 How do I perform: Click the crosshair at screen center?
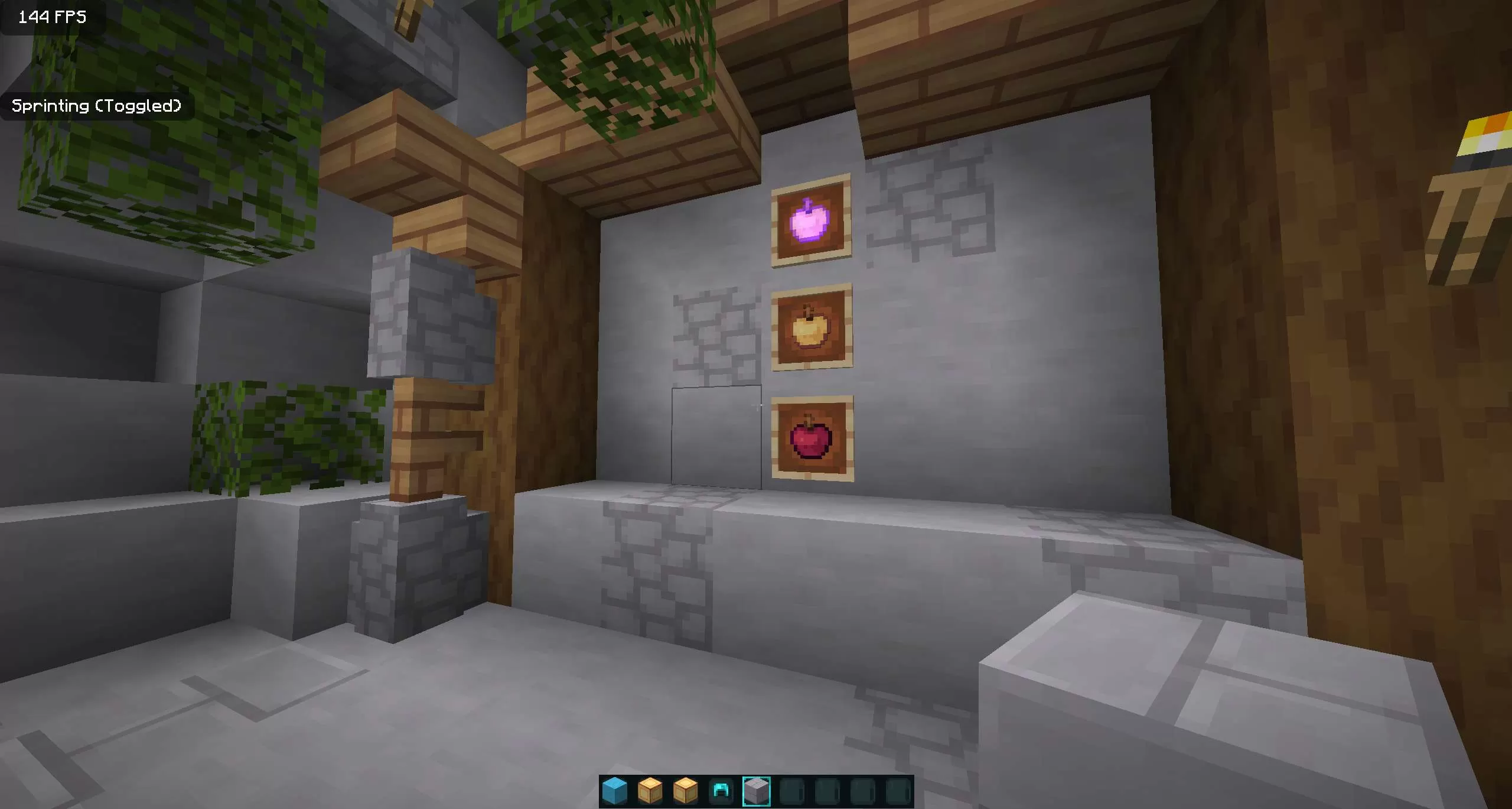click(756, 404)
